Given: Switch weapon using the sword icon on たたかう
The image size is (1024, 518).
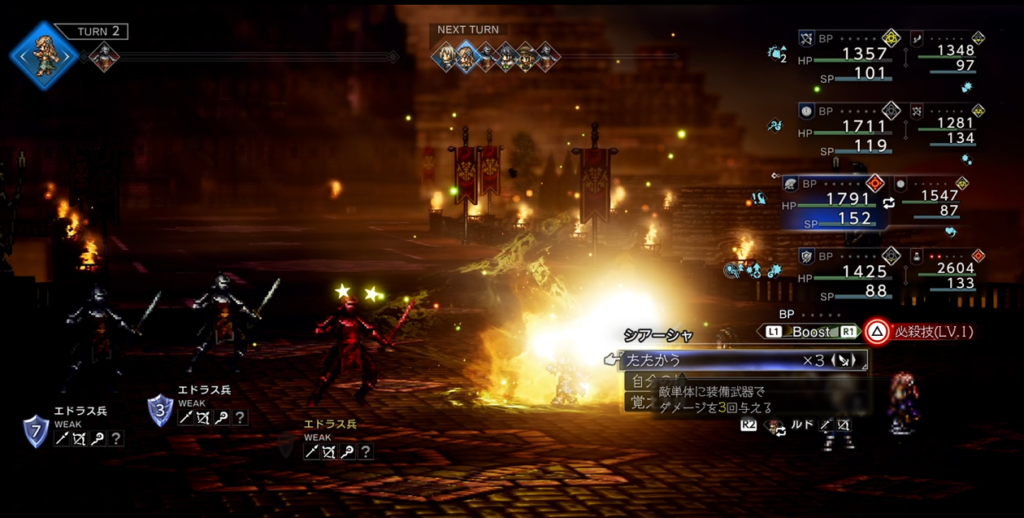Looking at the screenshot, I should pos(843,359).
